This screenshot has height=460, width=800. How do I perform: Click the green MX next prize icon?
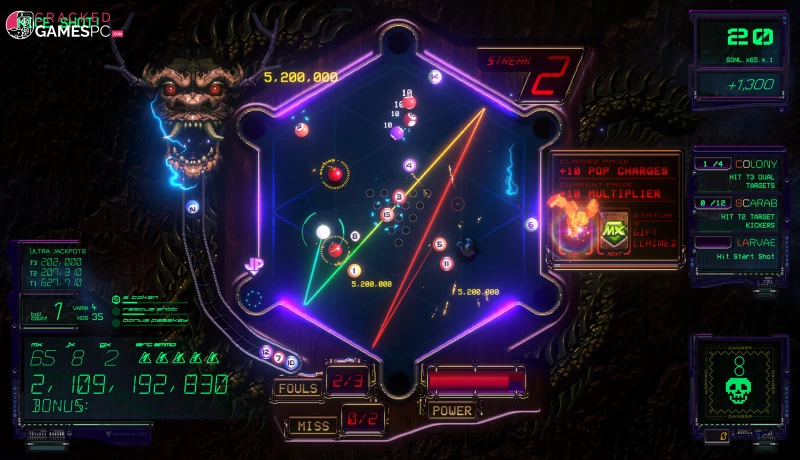613,232
